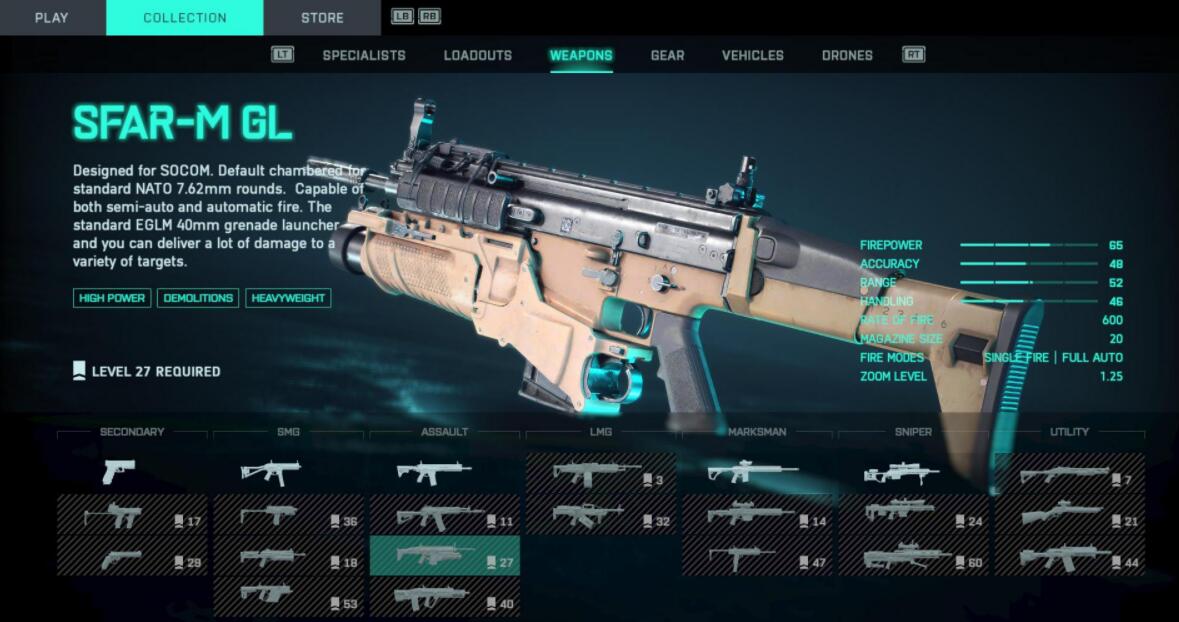Screen dimensions: 1179x622
Task: Choose the level 40 assault rifle
Action: 444,597
